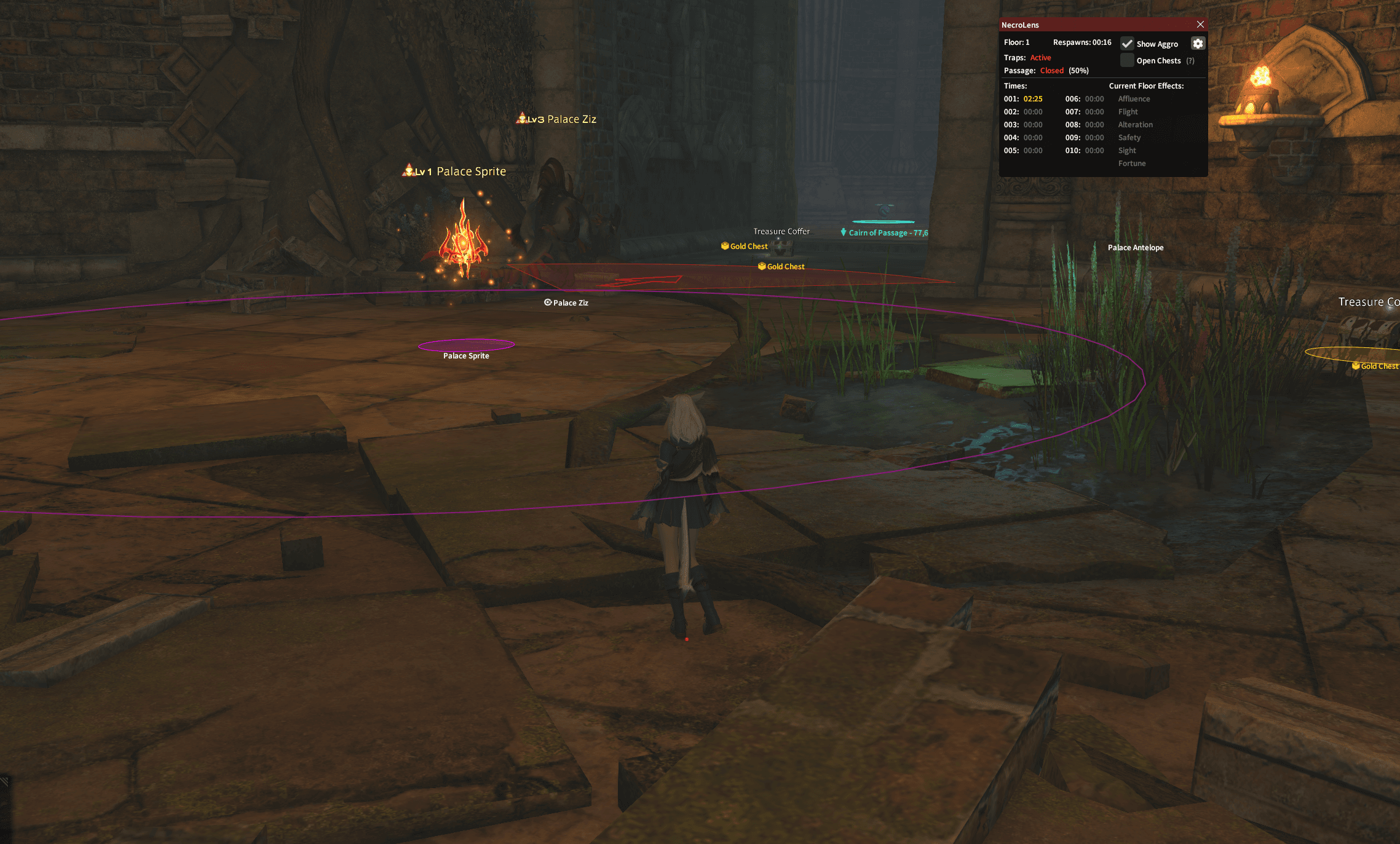Open the NecroLens settings gear
This screenshot has height=844, width=1400.
tap(1198, 43)
